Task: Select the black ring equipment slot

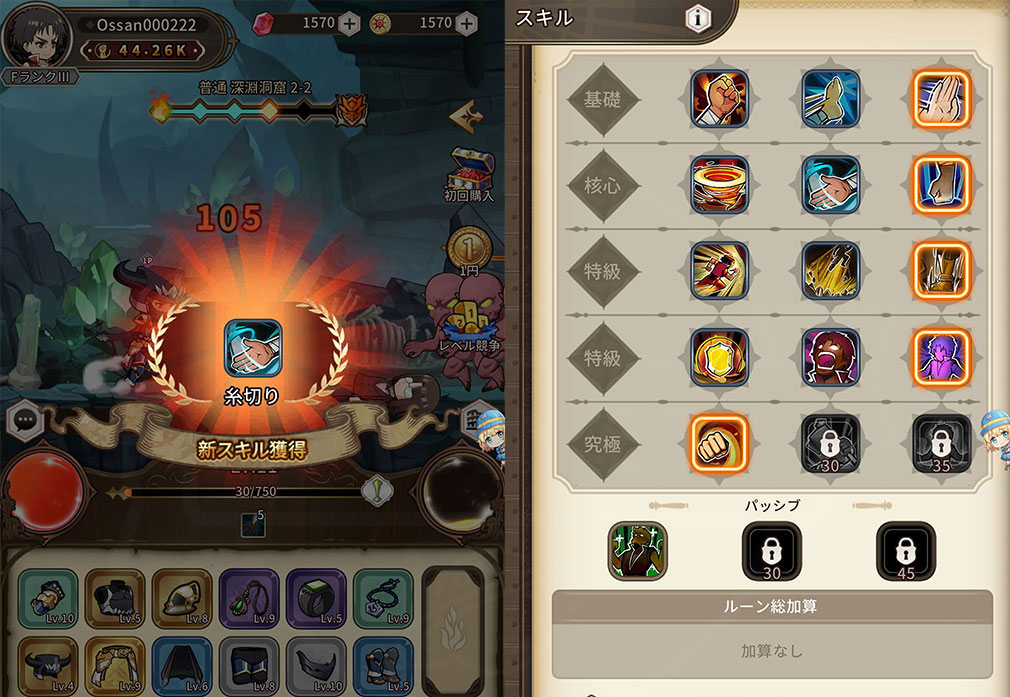Action: (x=317, y=598)
